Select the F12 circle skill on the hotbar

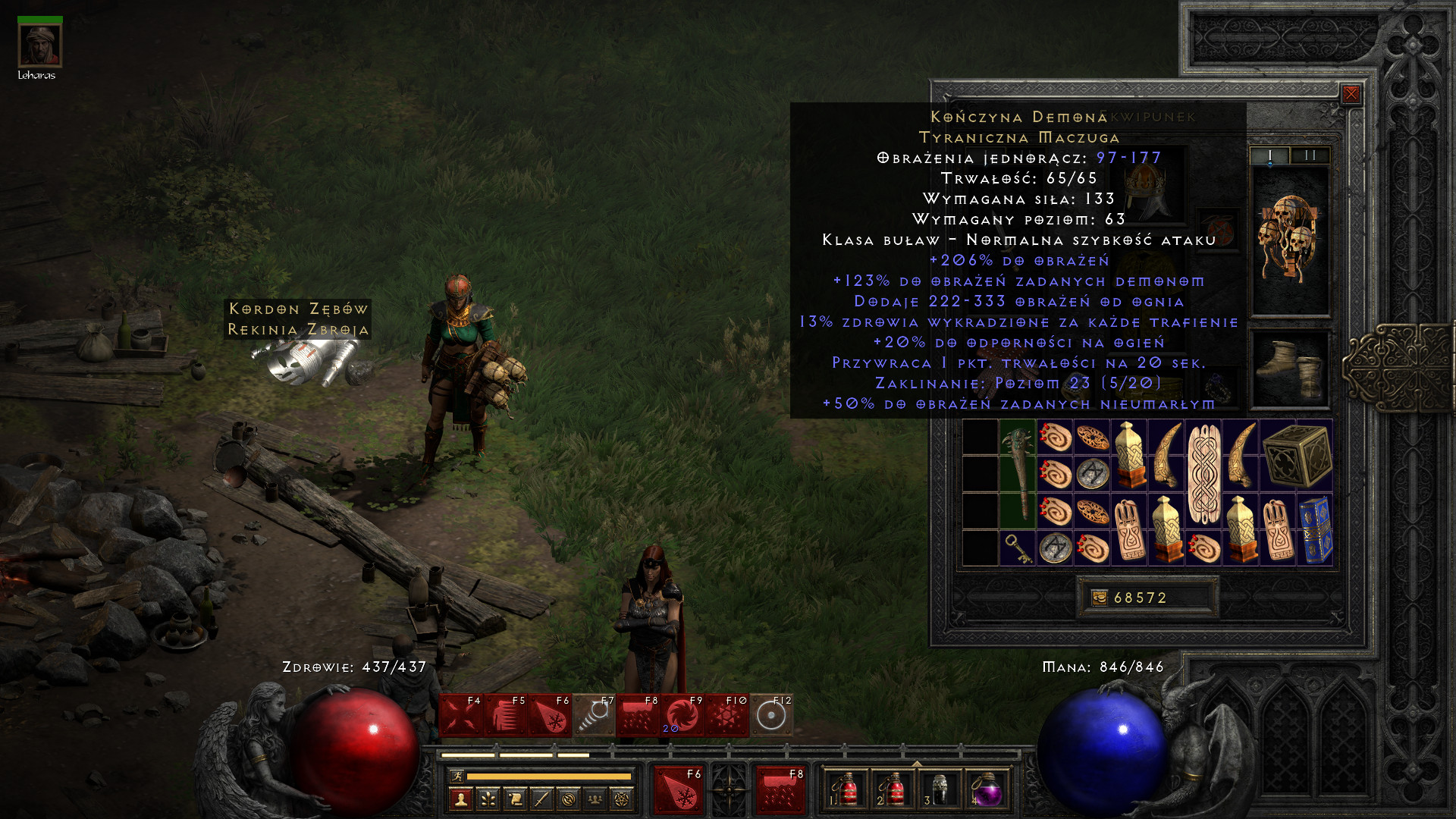tap(771, 715)
